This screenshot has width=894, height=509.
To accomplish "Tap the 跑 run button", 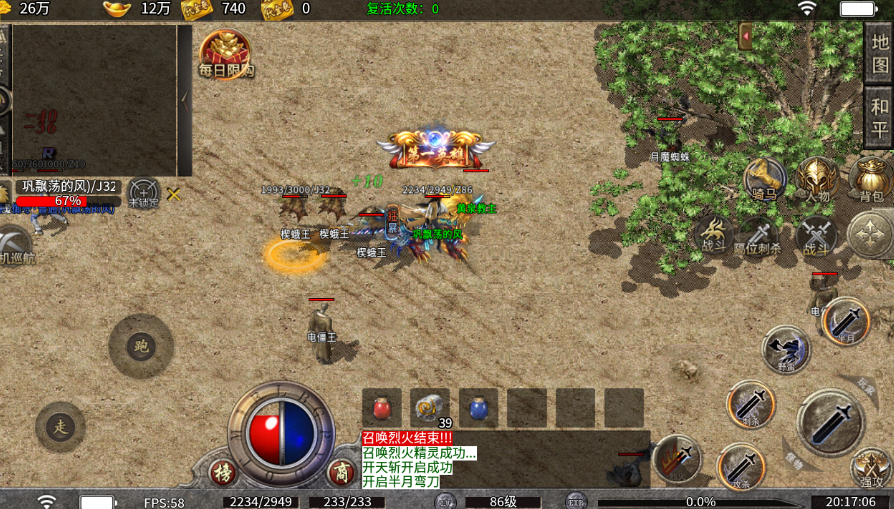I will tap(141, 346).
